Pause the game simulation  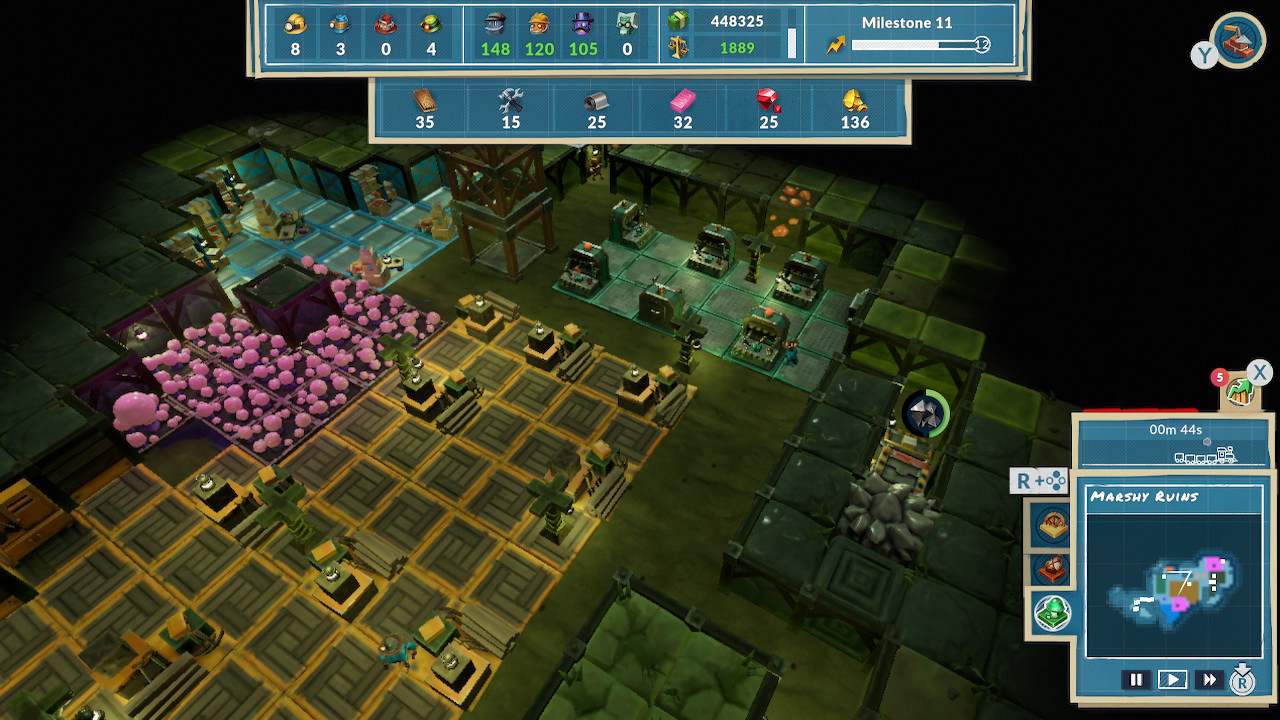click(x=1136, y=679)
